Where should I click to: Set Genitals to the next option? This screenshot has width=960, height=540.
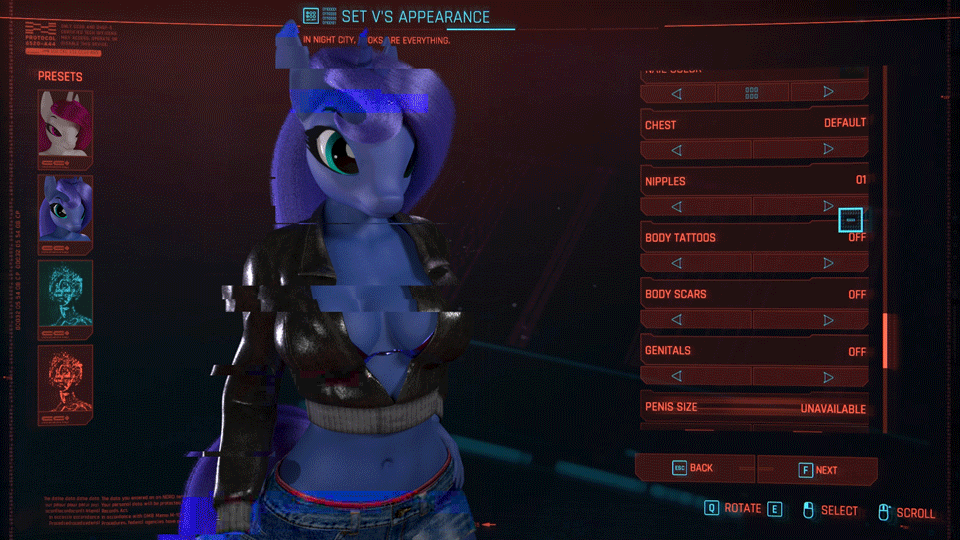(x=828, y=377)
